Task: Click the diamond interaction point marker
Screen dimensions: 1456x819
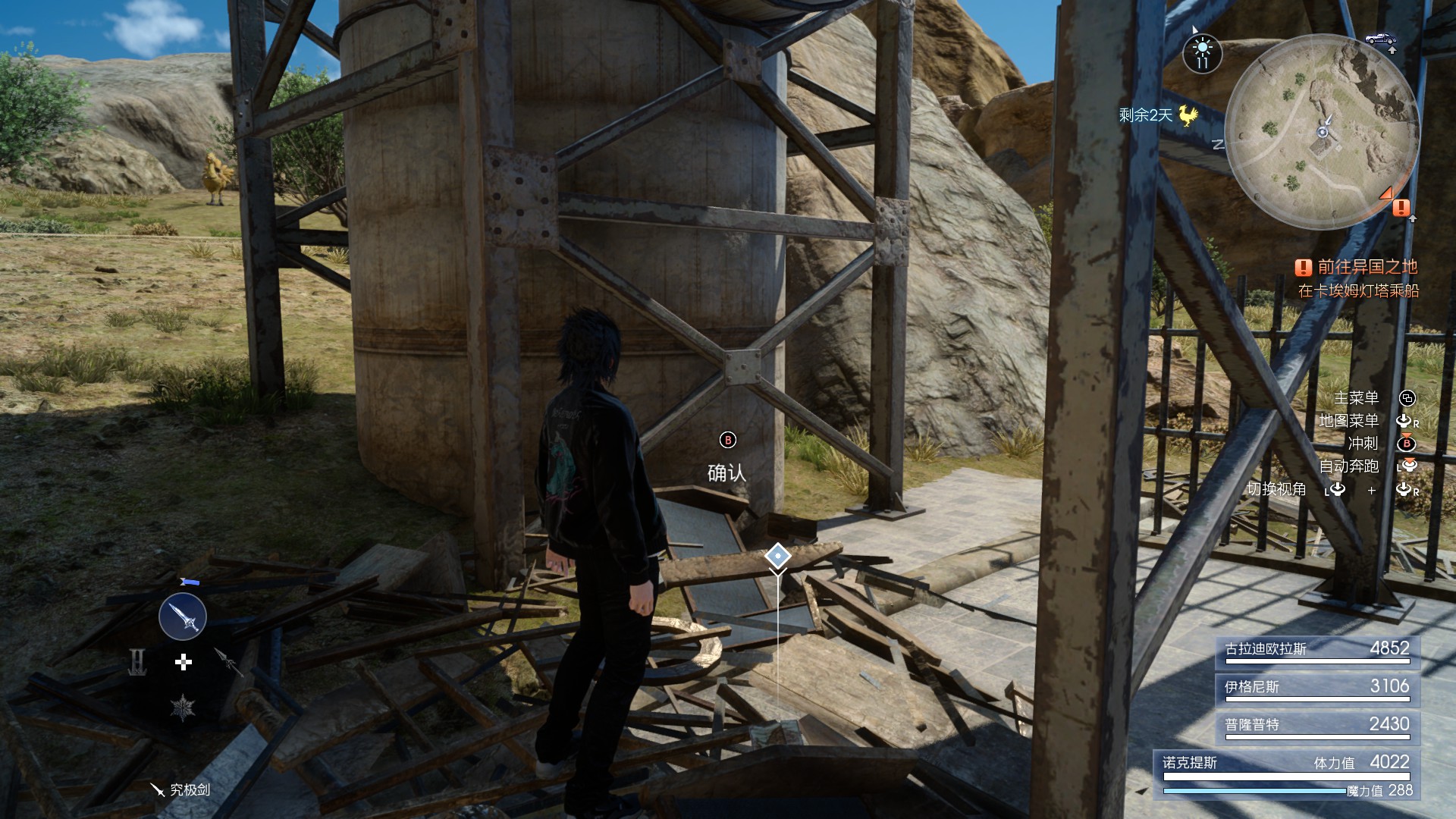Action: point(777,556)
